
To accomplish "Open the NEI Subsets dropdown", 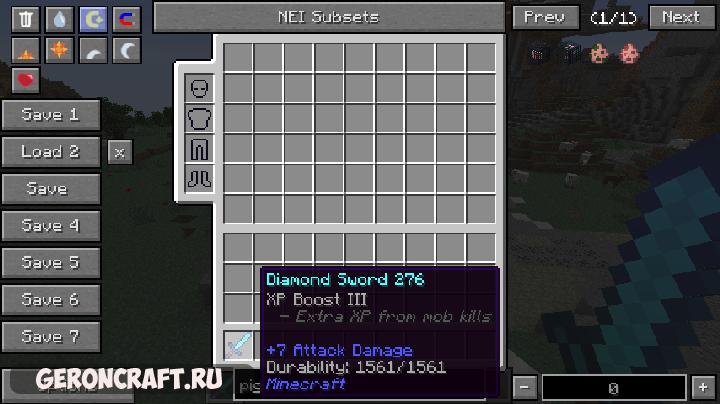I will (329, 17).
